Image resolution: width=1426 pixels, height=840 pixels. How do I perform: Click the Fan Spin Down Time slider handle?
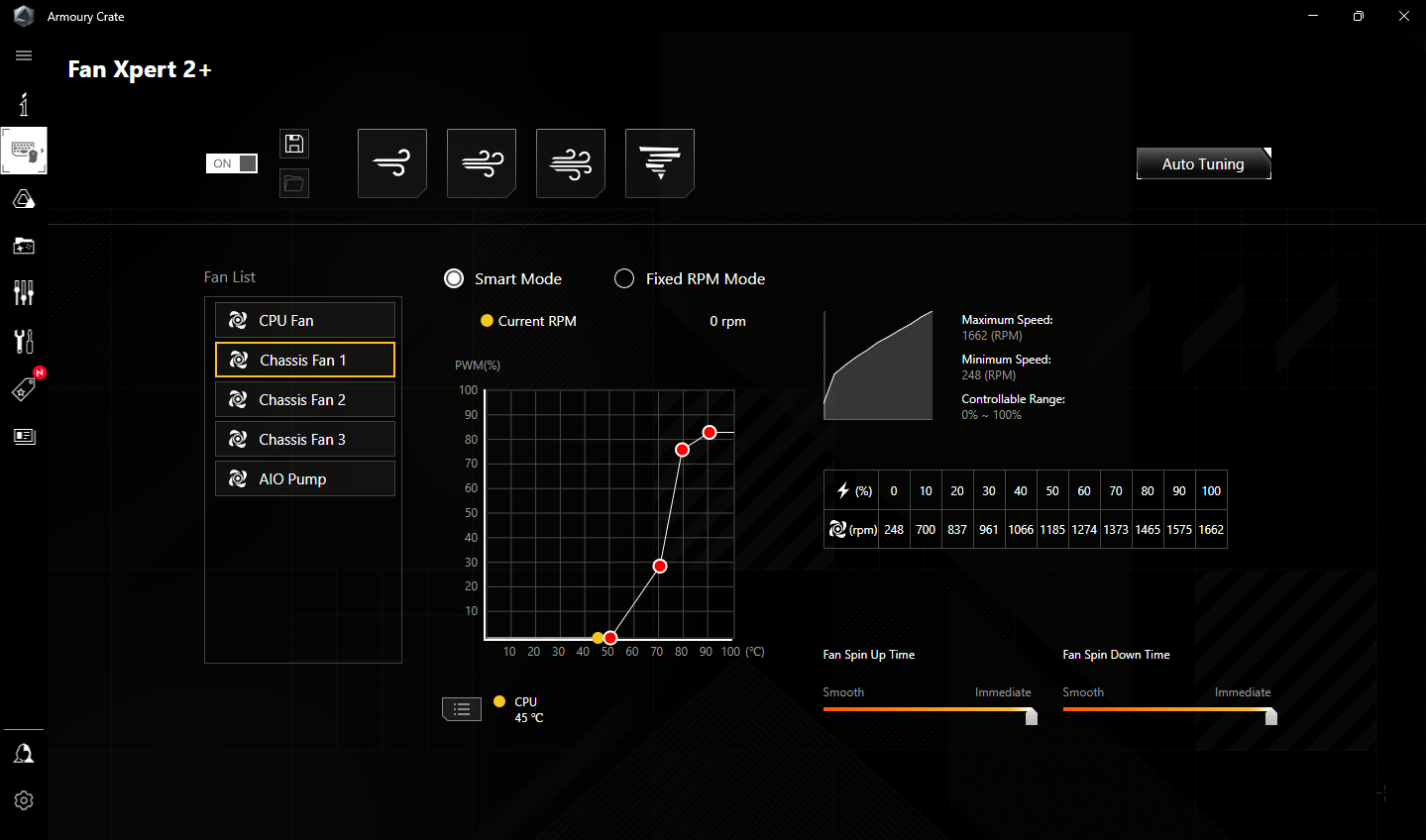1271,716
